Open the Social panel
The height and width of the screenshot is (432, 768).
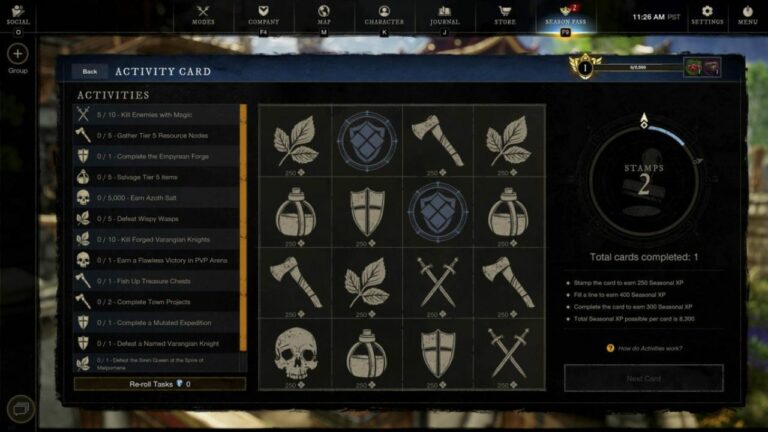(x=18, y=15)
